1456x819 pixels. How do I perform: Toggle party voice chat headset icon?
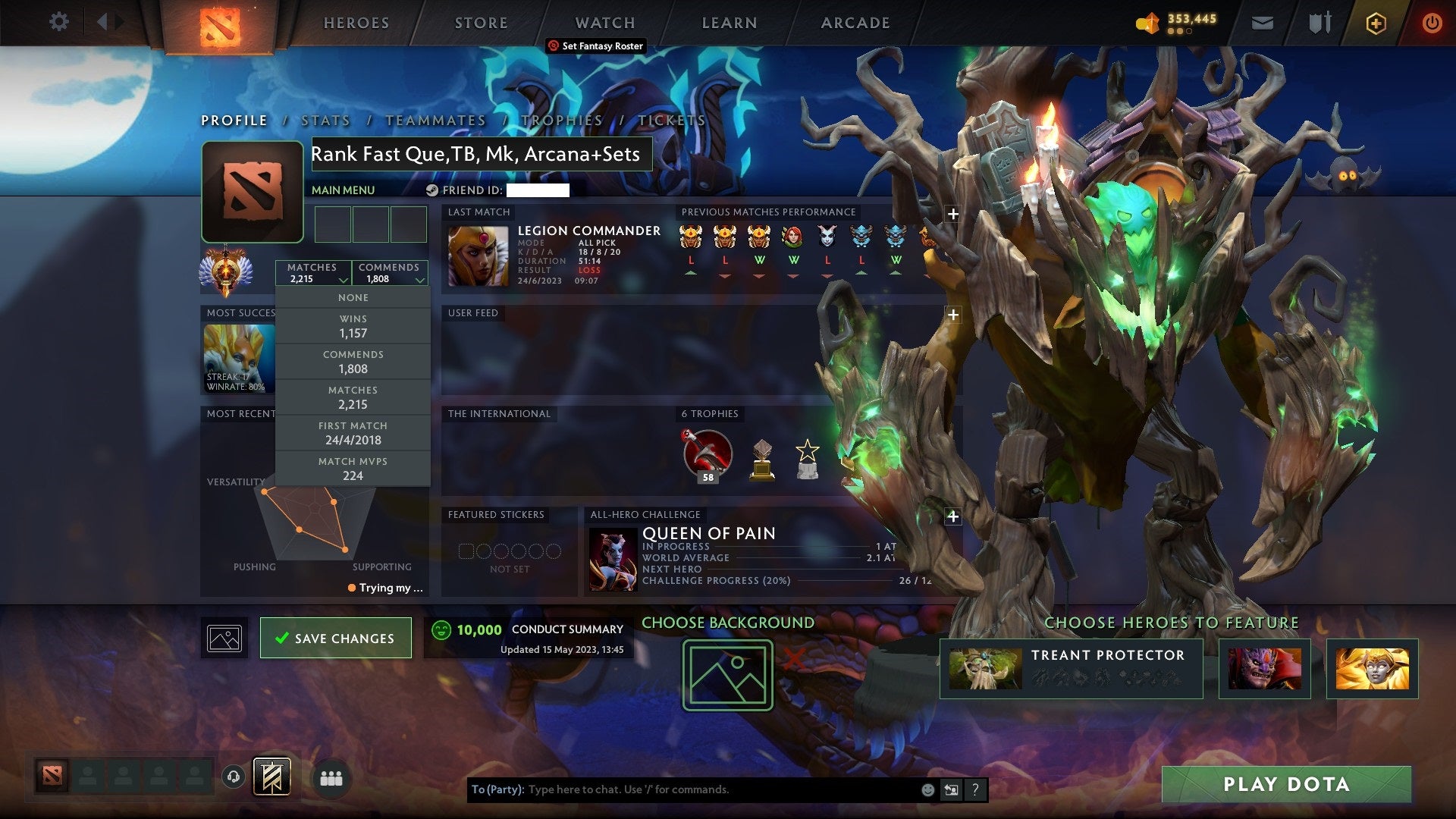coord(233,777)
